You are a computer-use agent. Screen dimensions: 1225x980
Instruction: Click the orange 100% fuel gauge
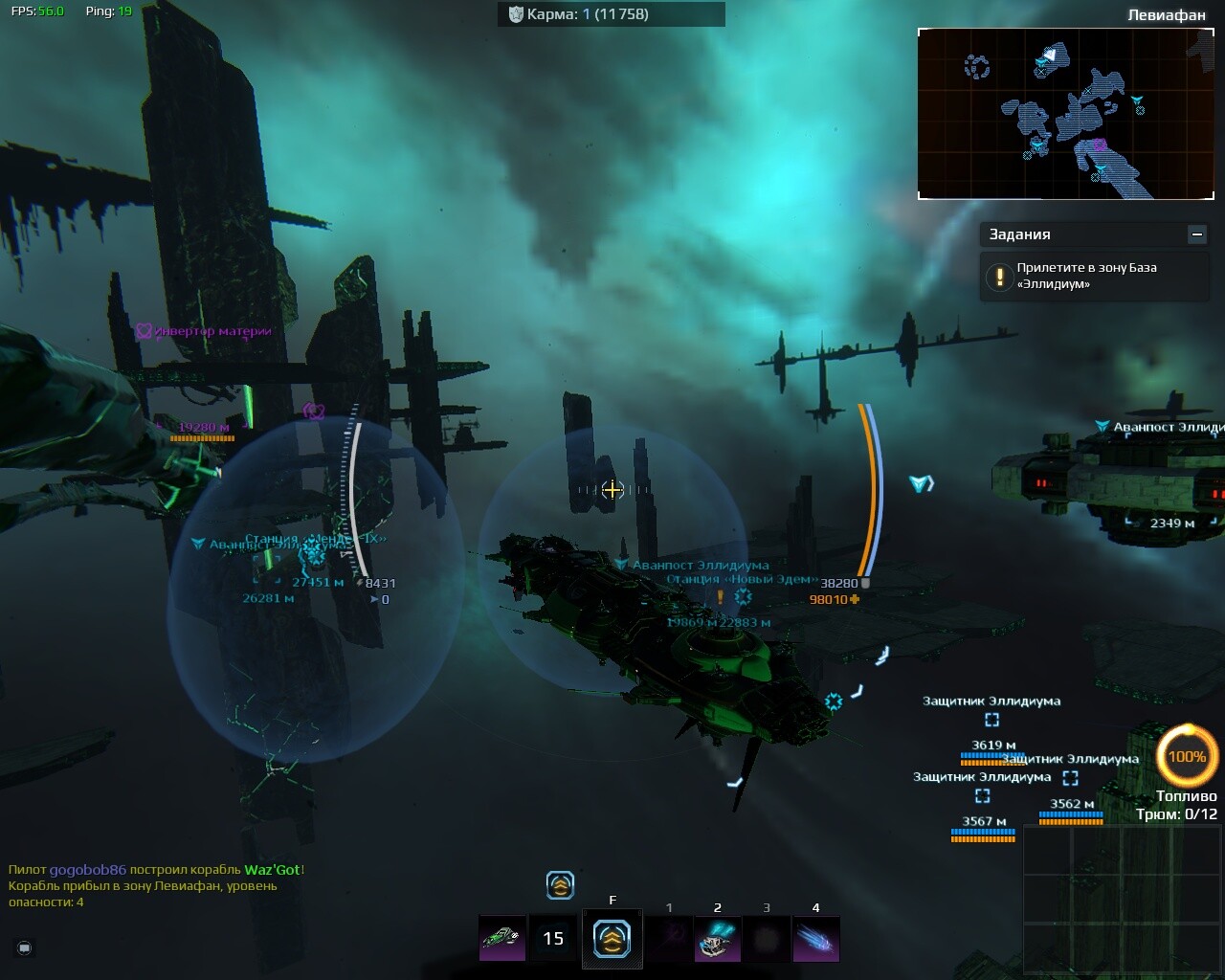coord(1187,756)
